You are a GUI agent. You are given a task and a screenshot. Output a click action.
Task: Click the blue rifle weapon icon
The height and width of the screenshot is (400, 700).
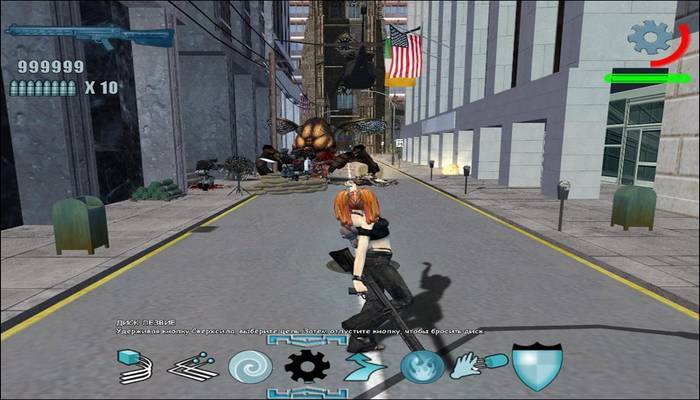click(88, 35)
